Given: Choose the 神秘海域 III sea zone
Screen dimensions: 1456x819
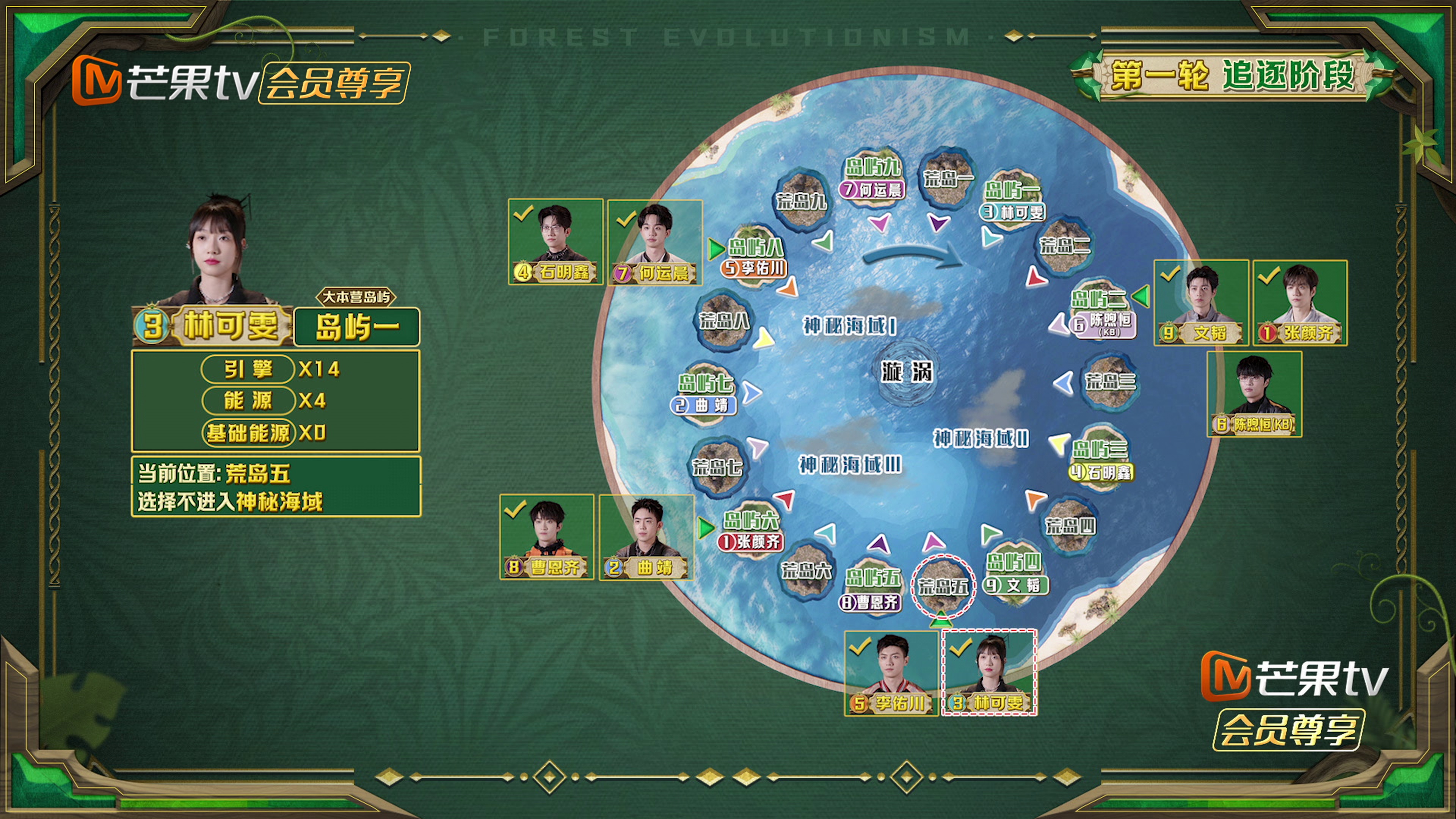Looking at the screenshot, I should click(849, 464).
